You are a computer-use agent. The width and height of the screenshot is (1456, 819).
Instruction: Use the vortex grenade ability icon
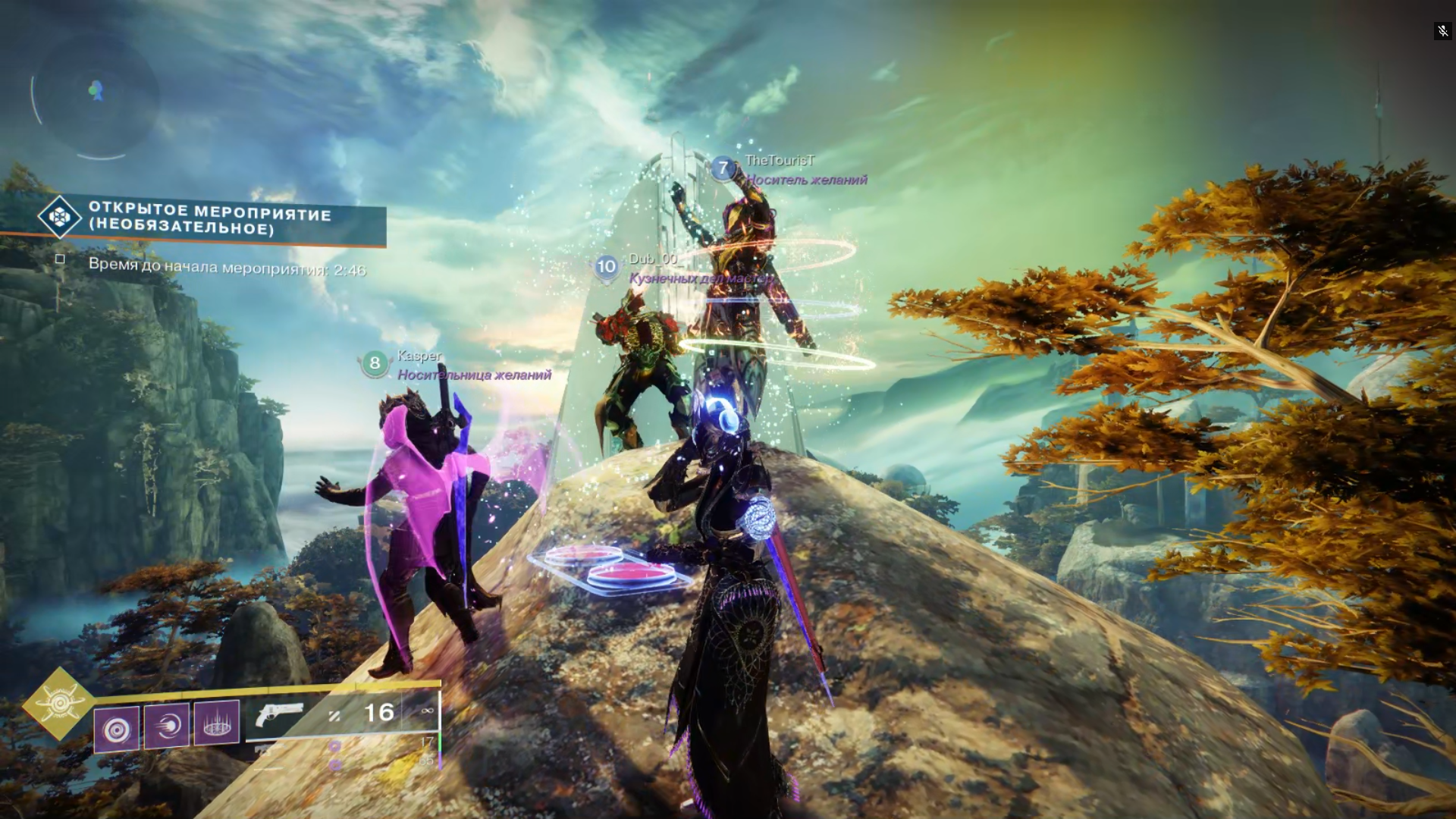[117, 729]
